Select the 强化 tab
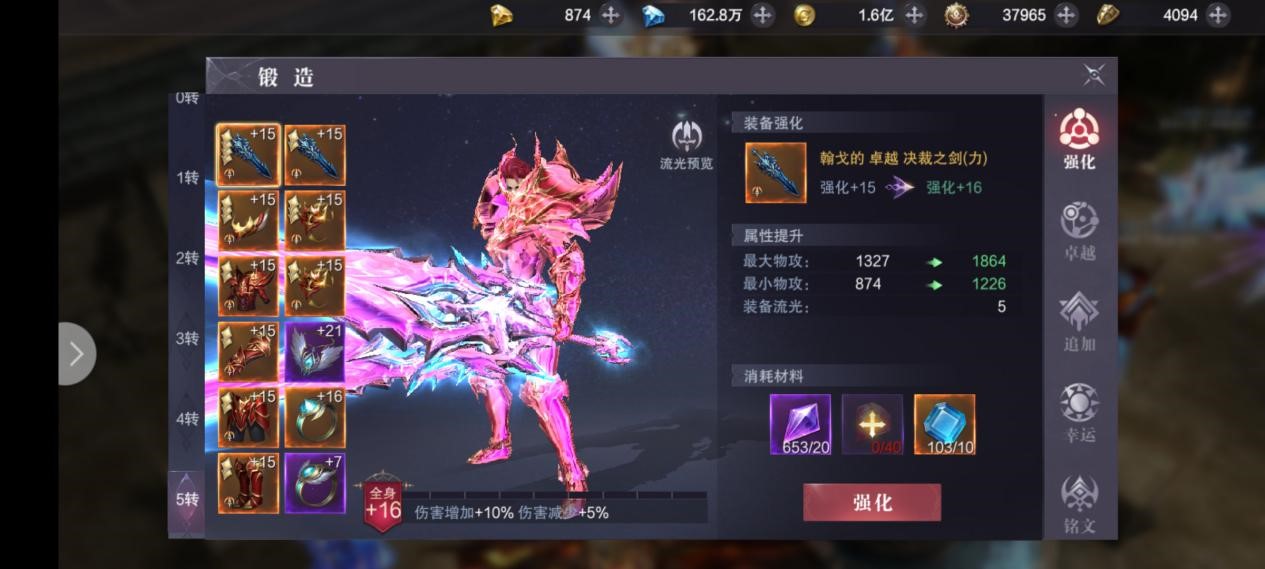The width and height of the screenshot is (1265, 569). point(1079,140)
